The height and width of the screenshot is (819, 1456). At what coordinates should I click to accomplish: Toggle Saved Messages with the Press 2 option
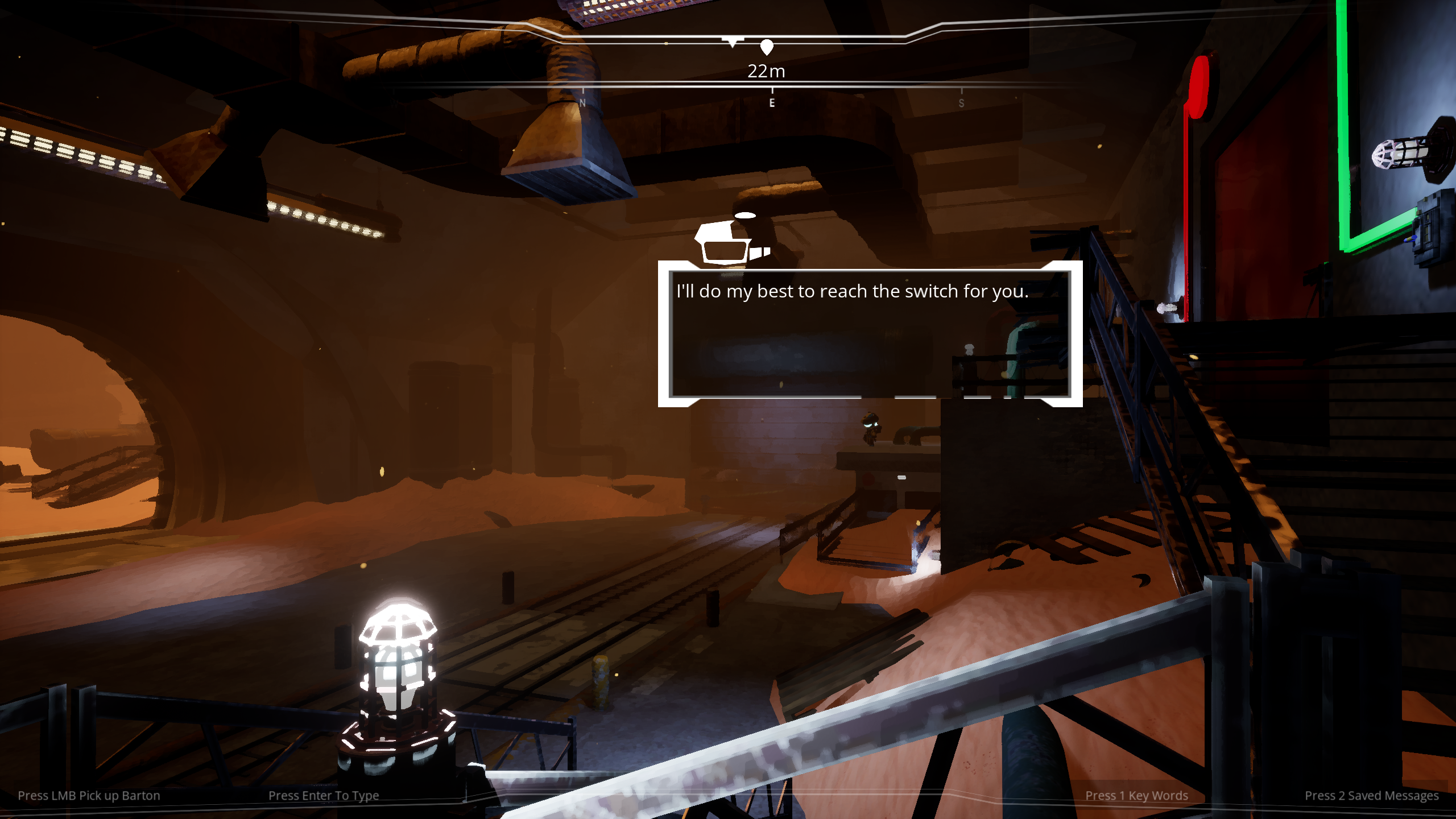coord(1373,795)
